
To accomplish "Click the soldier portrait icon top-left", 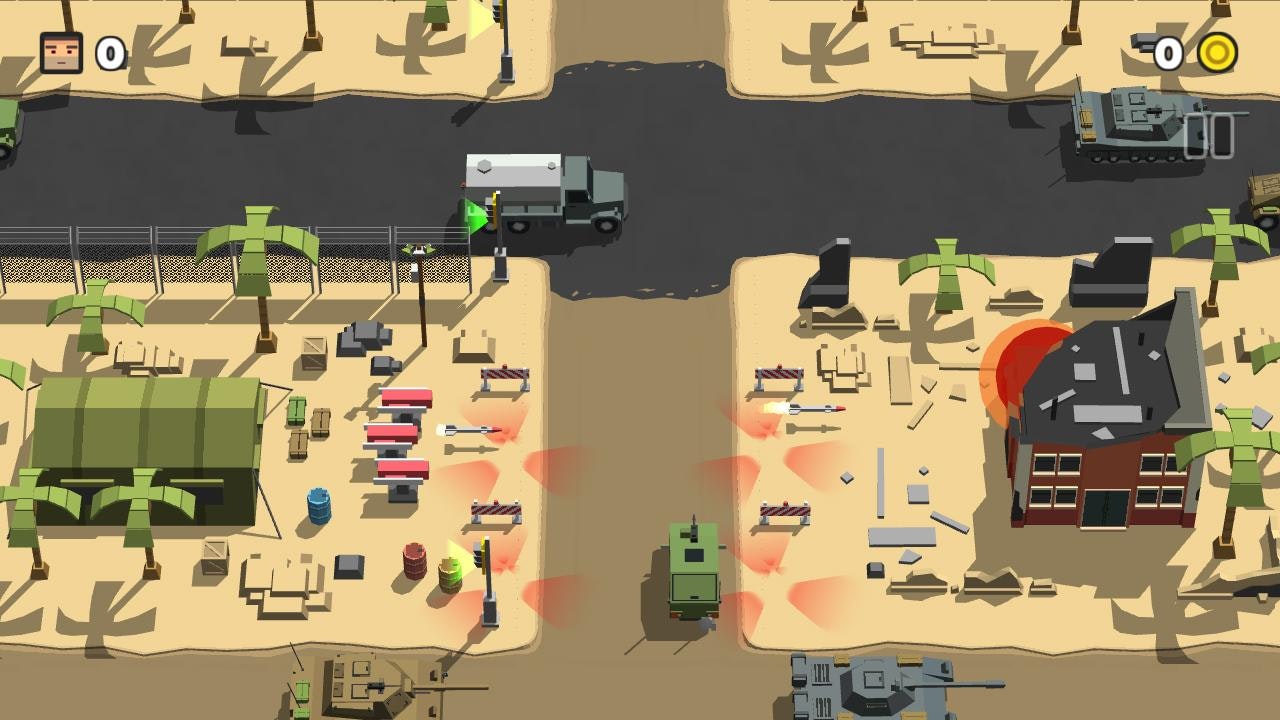I will [x=60, y=55].
